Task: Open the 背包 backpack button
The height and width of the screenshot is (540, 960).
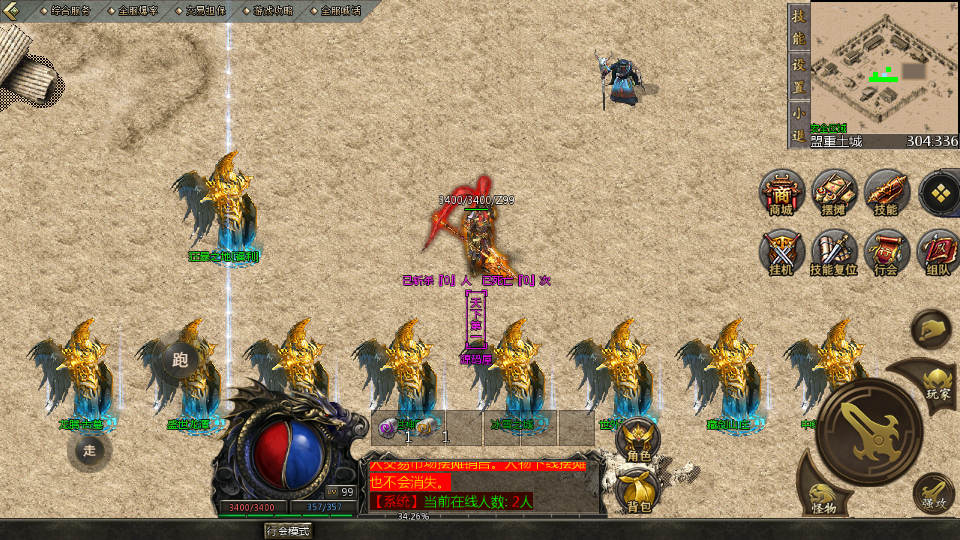Action: coord(638,490)
